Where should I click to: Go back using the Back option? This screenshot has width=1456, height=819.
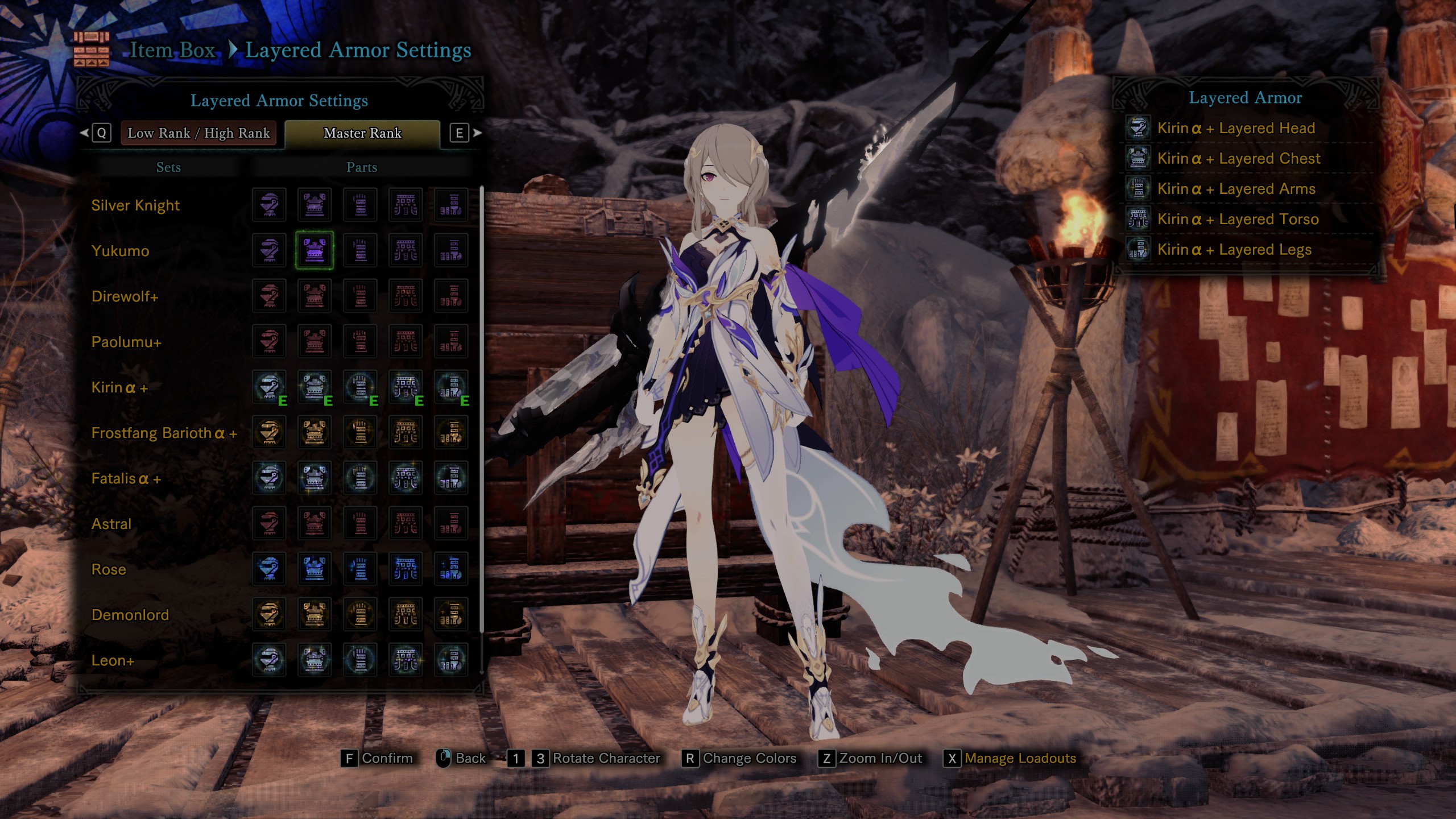click(470, 758)
